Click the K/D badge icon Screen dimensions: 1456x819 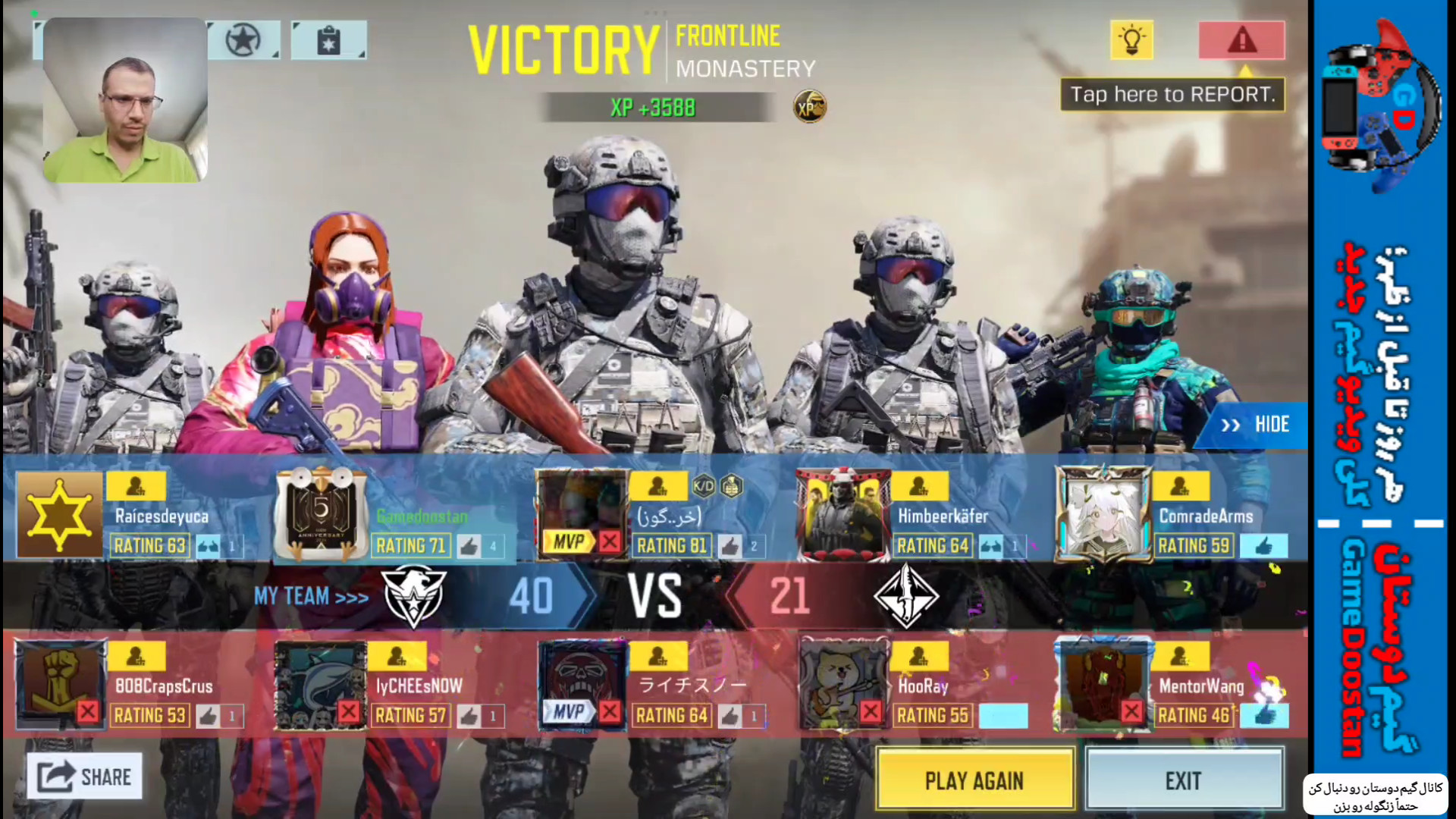pos(704,486)
